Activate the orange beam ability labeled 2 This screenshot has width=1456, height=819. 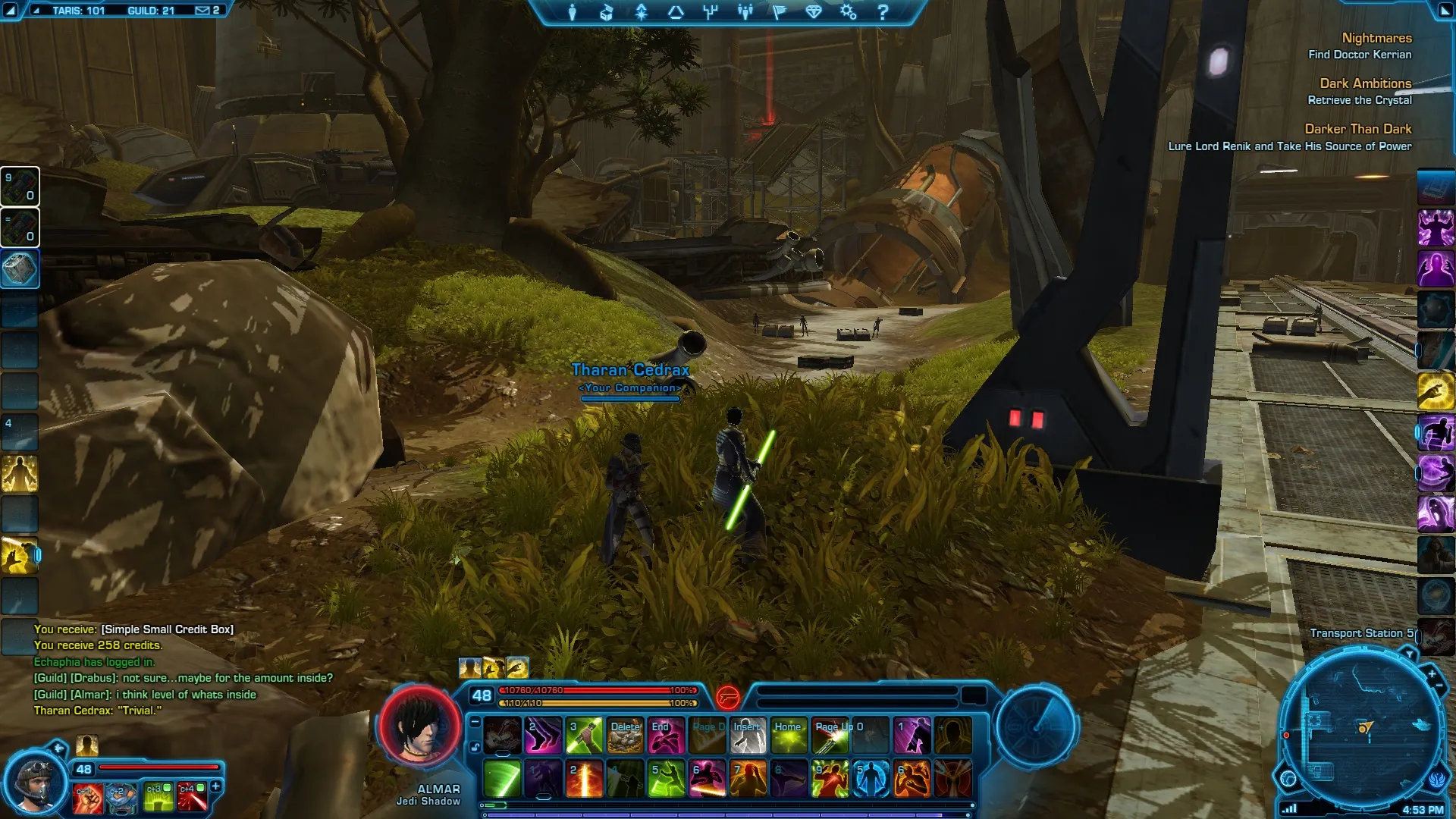pos(584,780)
